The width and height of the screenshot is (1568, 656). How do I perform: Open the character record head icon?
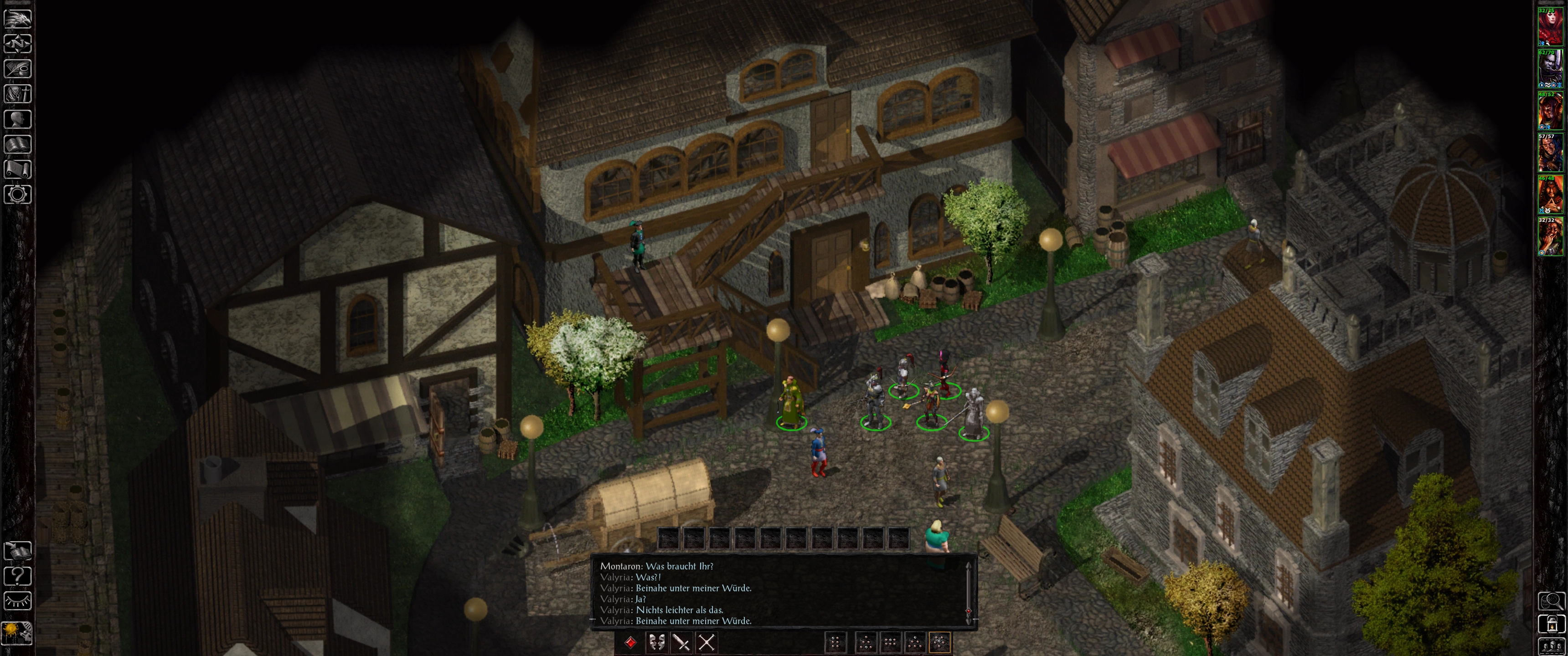tap(18, 118)
